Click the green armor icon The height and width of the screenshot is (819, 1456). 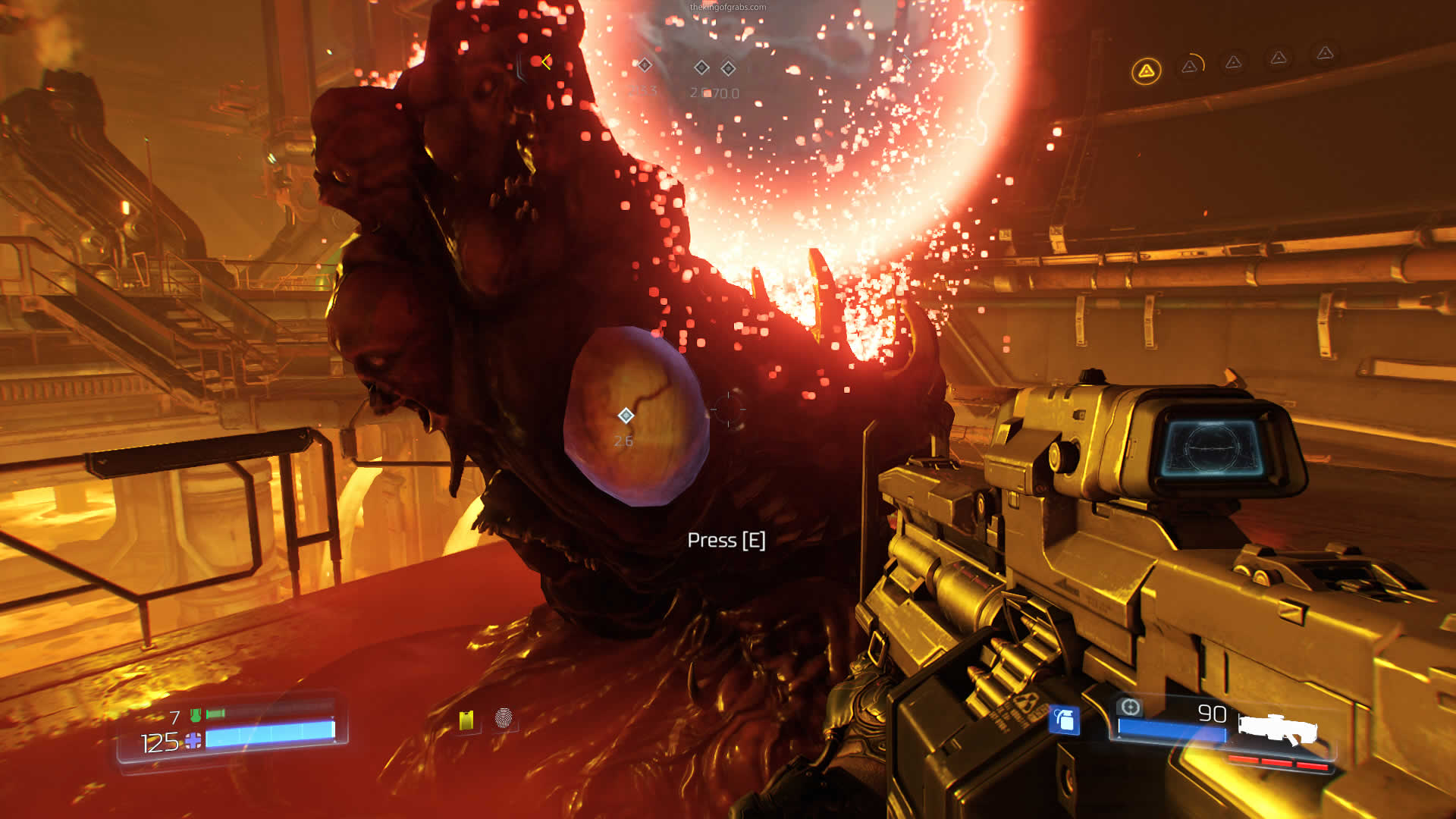tap(196, 714)
